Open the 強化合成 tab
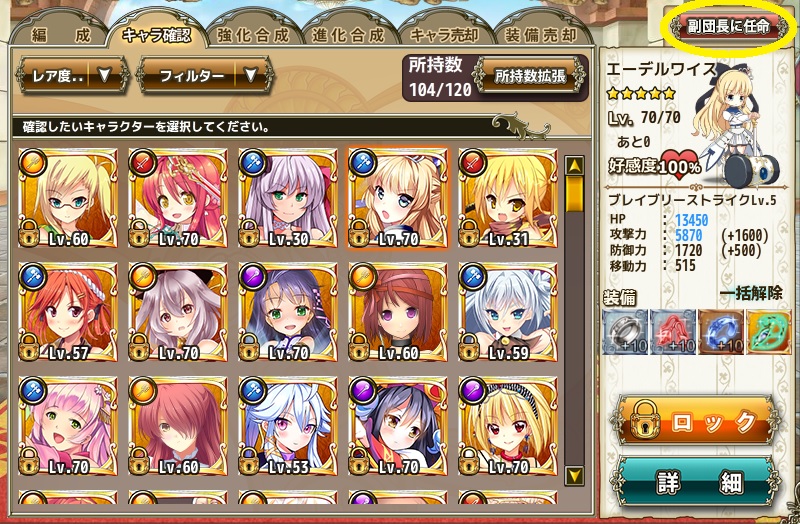800x524 pixels. point(252,33)
